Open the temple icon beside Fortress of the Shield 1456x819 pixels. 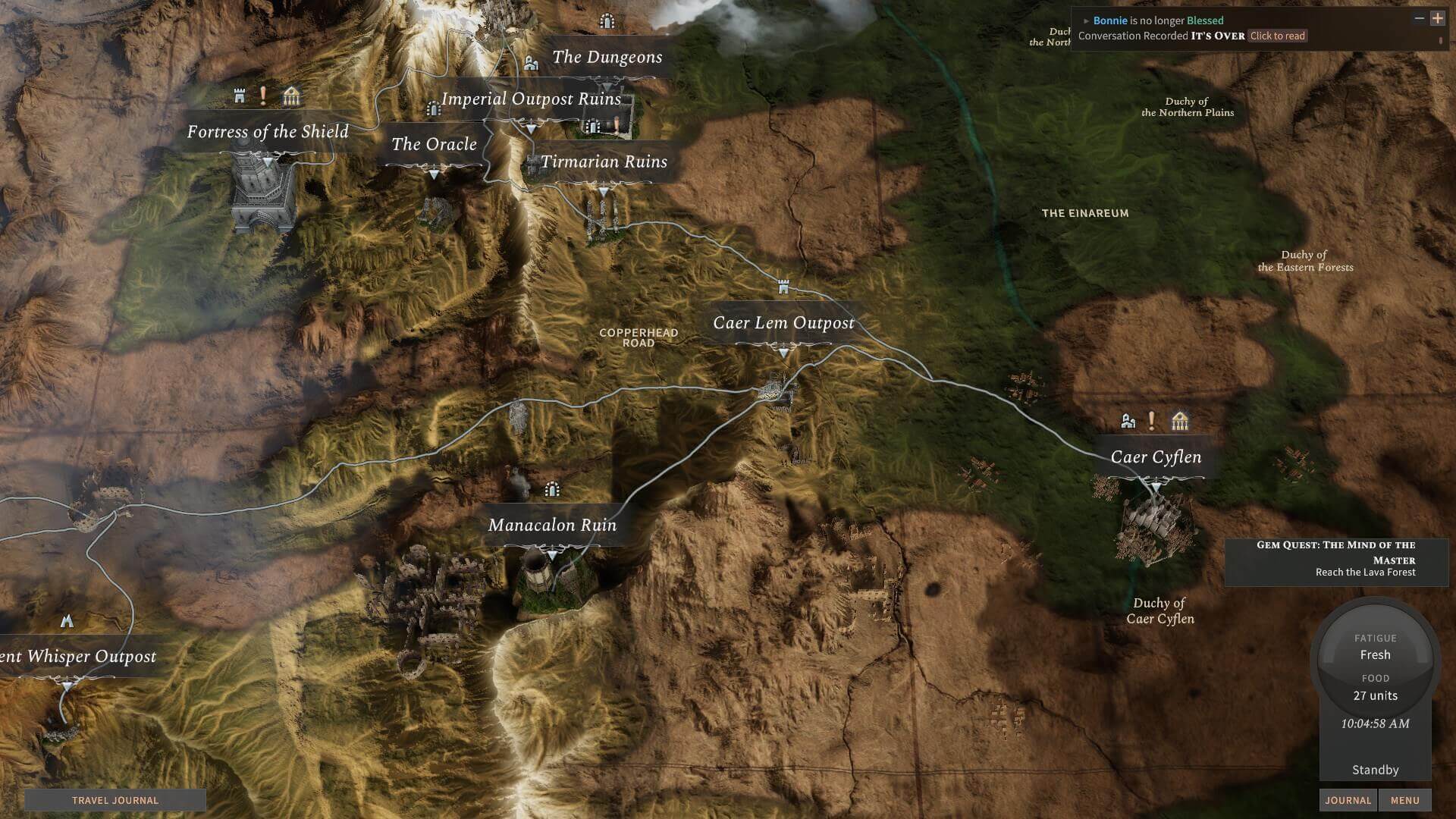click(x=292, y=97)
